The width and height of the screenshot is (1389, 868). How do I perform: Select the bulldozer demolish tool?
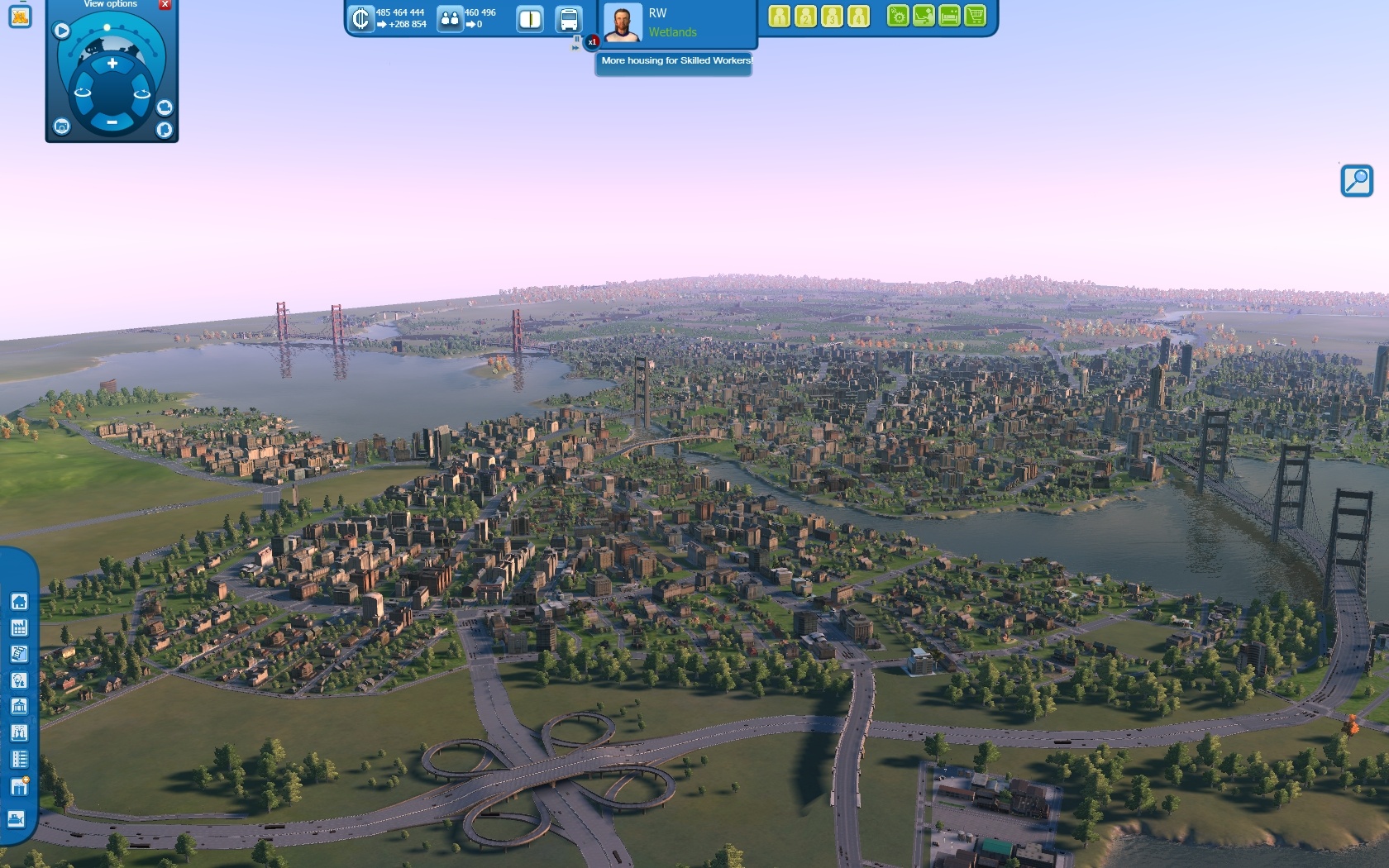coord(17,818)
